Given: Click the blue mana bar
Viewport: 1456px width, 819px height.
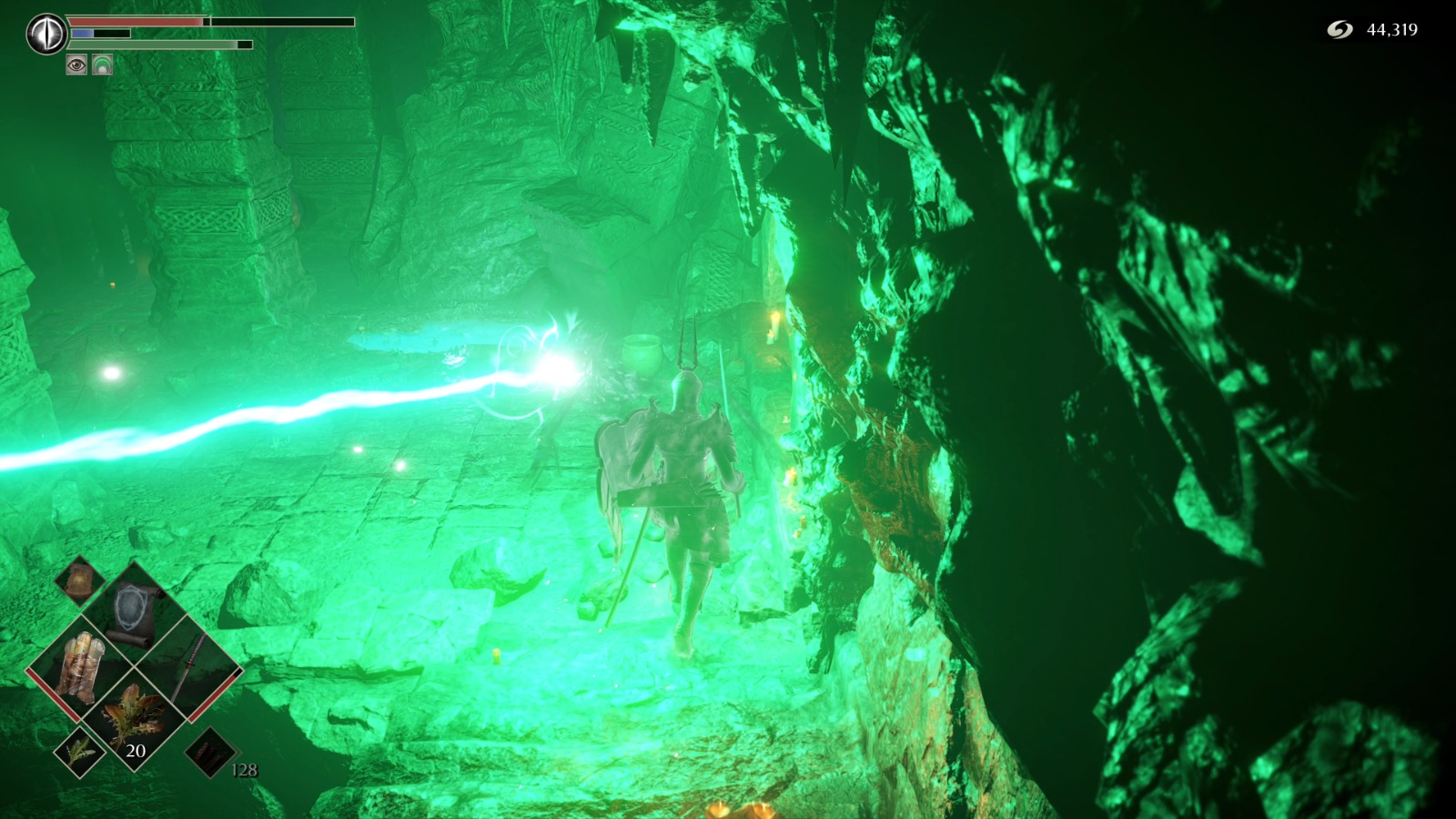Looking at the screenshot, I should 82,33.
